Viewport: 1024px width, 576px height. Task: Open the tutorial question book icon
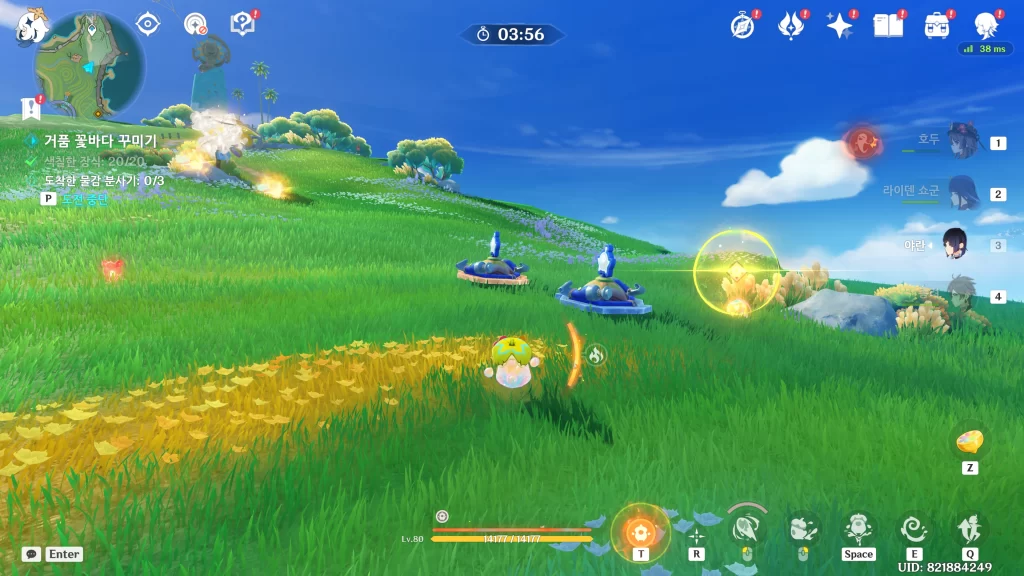(242, 23)
